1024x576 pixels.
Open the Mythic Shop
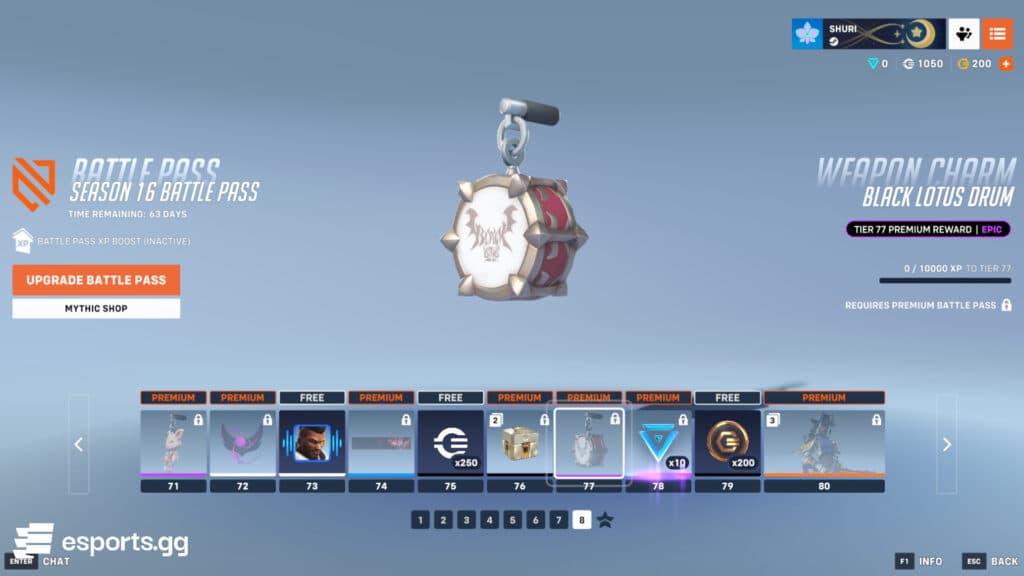tap(96, 309)
